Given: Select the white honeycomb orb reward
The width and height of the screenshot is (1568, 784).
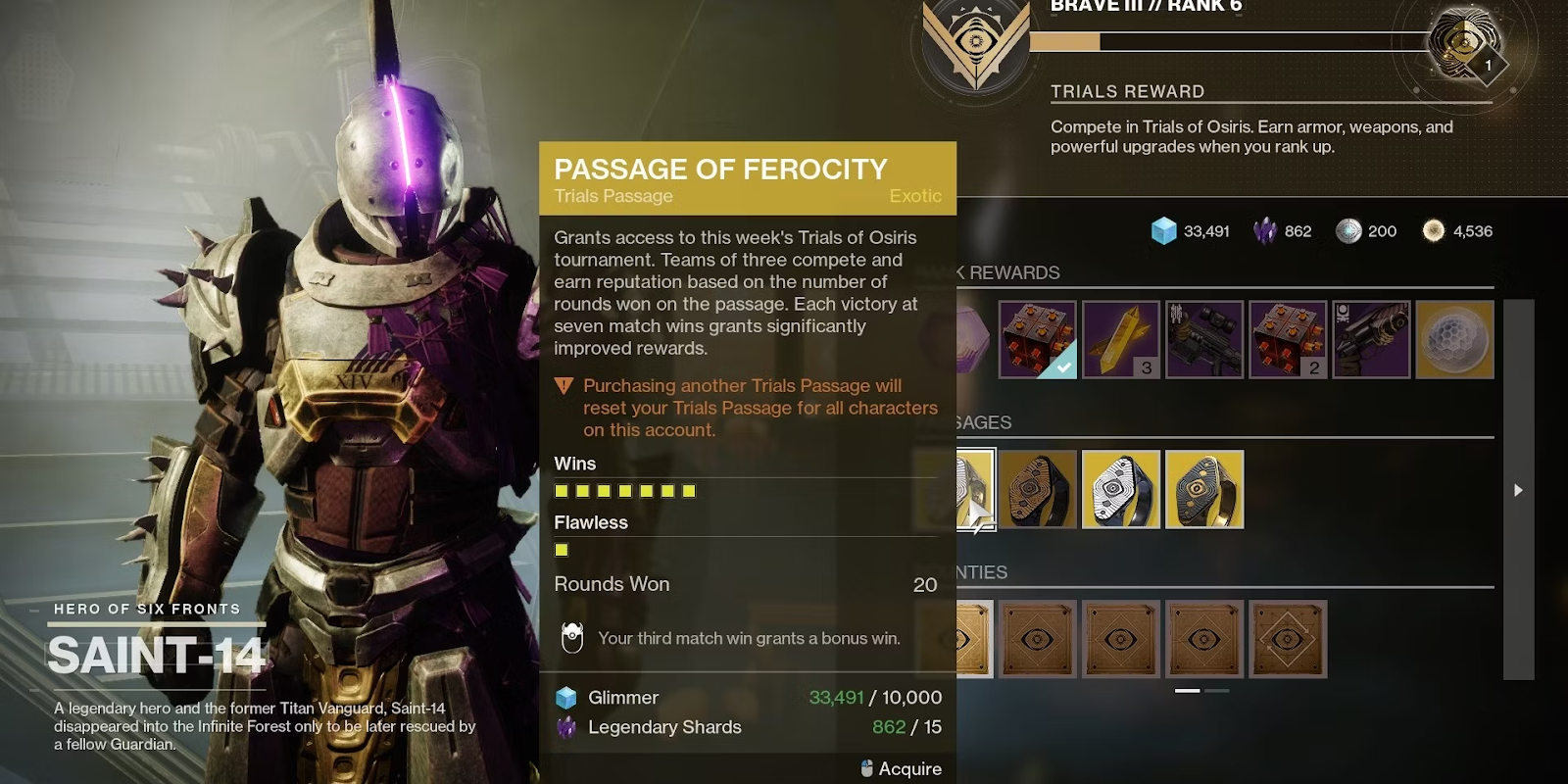Looking at the screenshot, I should tap(1455, 339).
